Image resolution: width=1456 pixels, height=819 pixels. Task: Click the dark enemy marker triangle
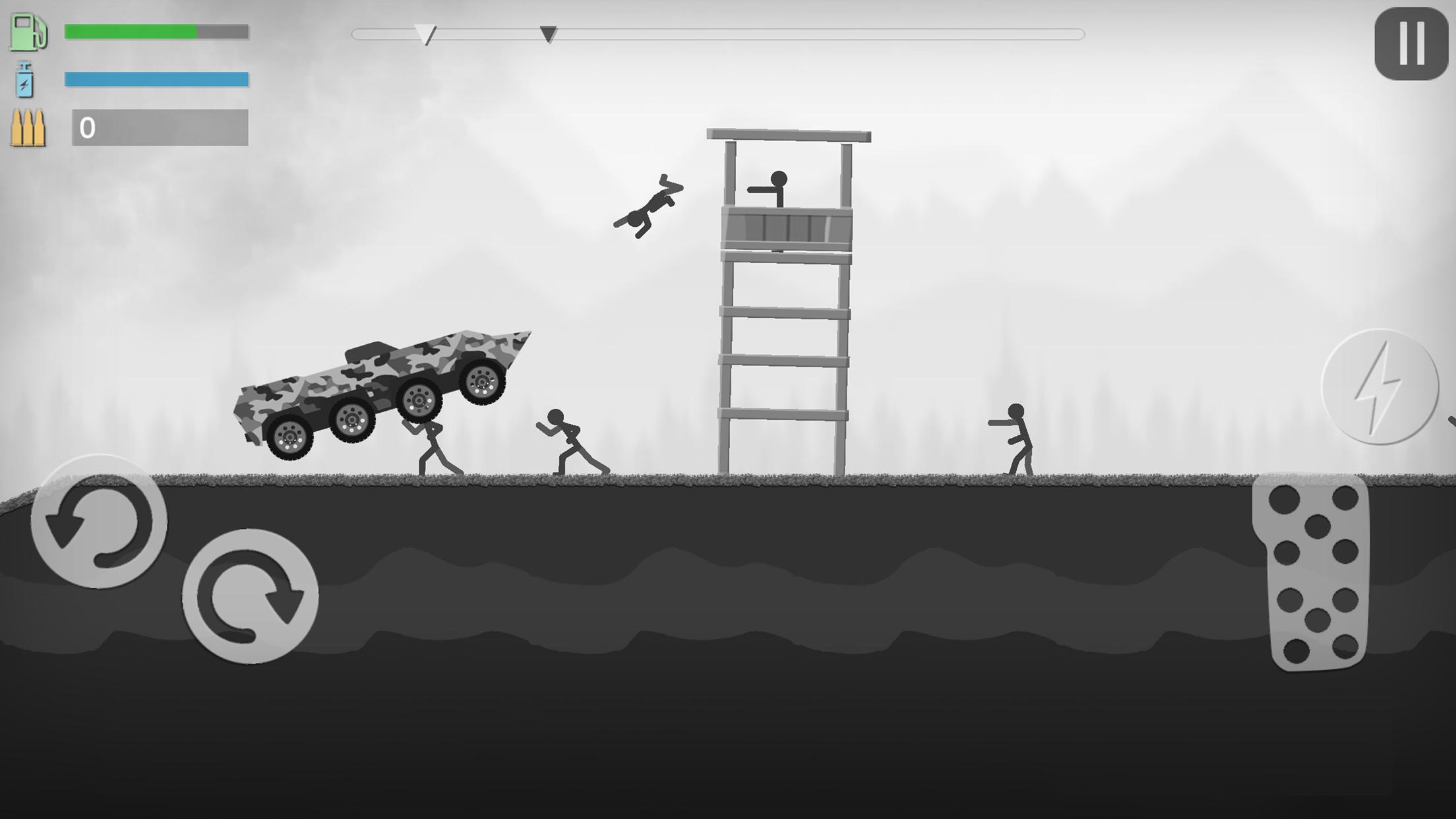tap(549, 34)
